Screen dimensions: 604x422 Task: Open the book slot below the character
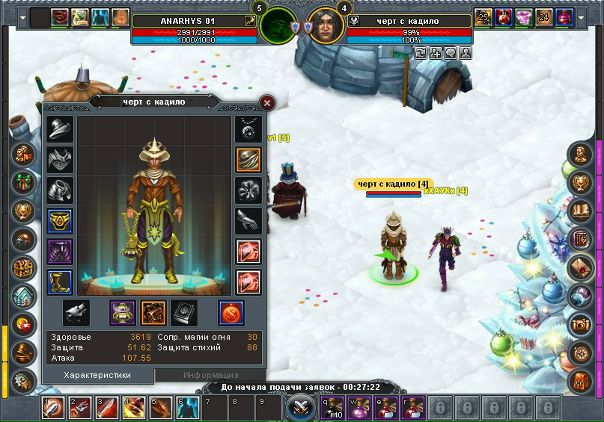pyautogui.click(x=184, y=312)
